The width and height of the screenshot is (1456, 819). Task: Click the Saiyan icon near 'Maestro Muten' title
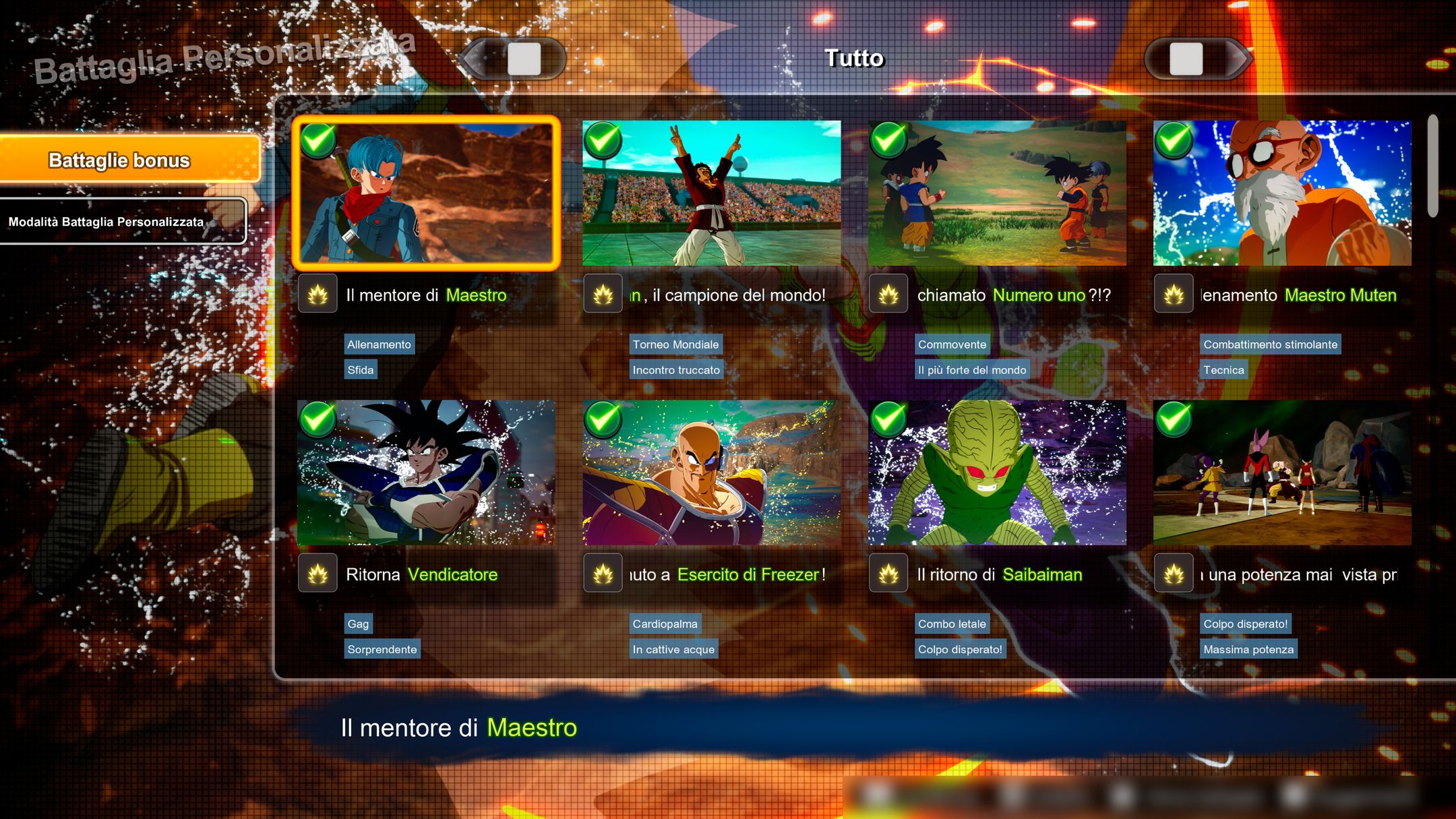coord(1174,295)
